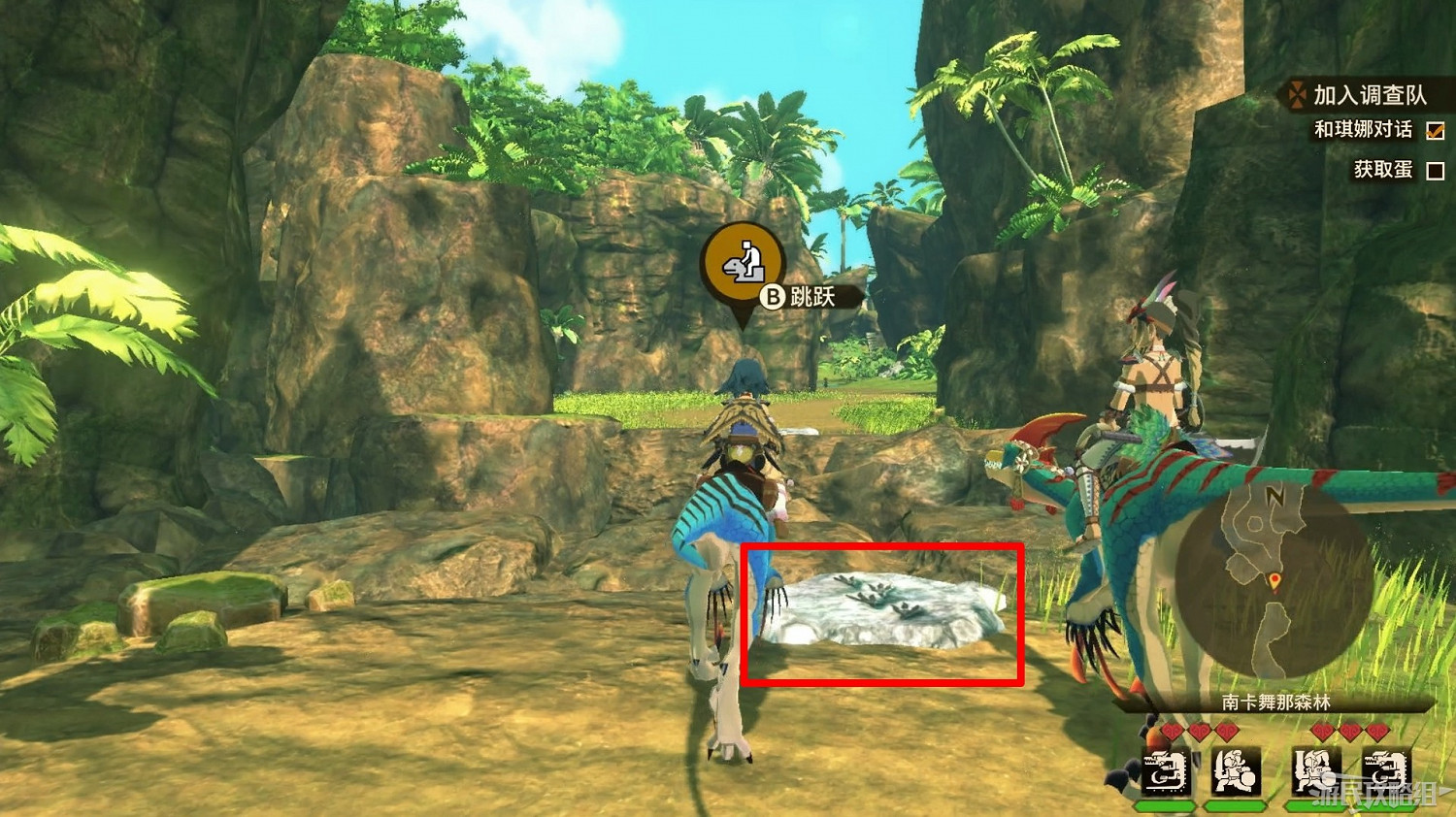Click the jump action icon above the rock
Viewport: 1456px width, 817px height.
pos(742,265)
